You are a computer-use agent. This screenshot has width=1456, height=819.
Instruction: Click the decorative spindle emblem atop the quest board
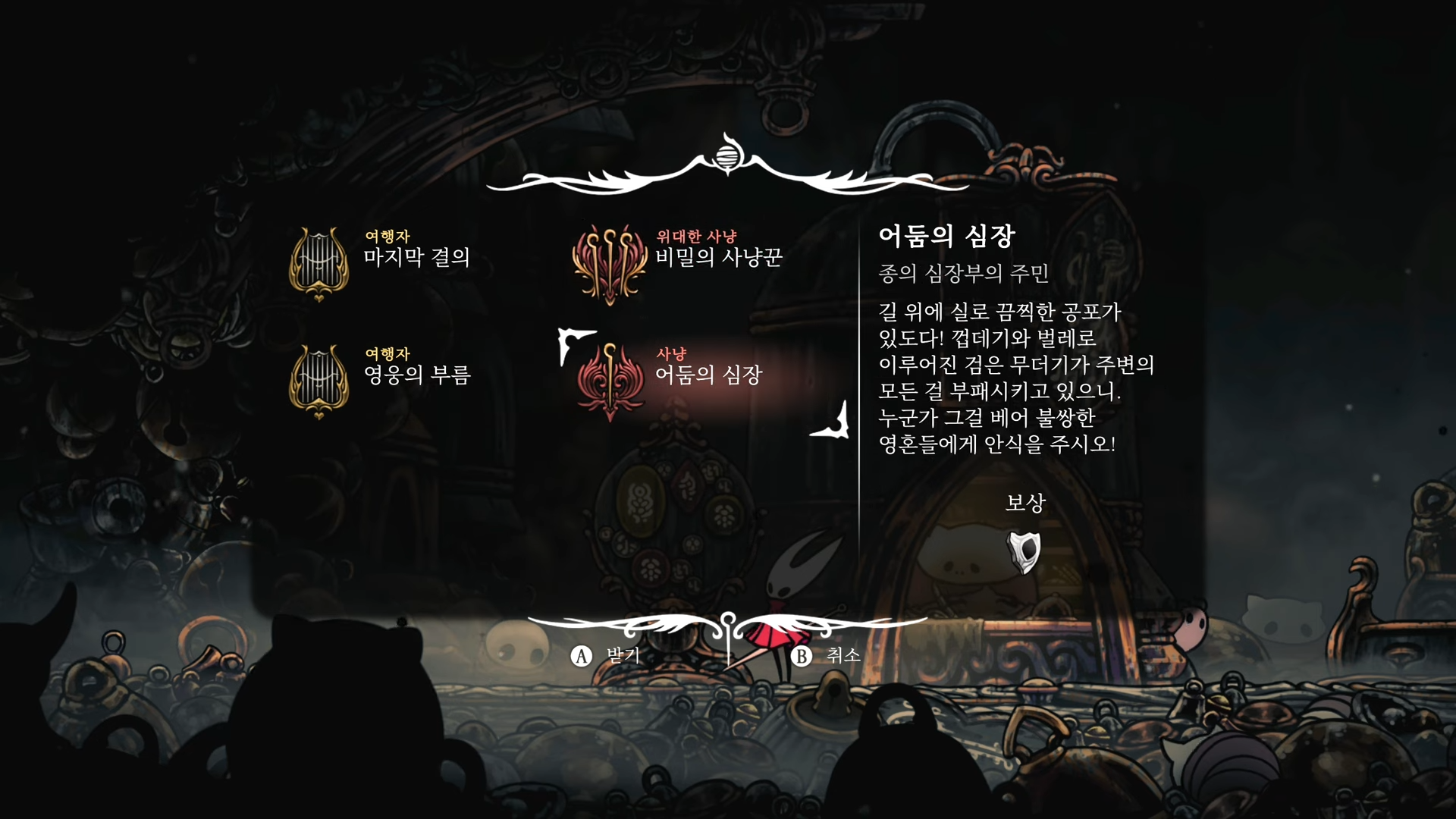coord(726,156)
